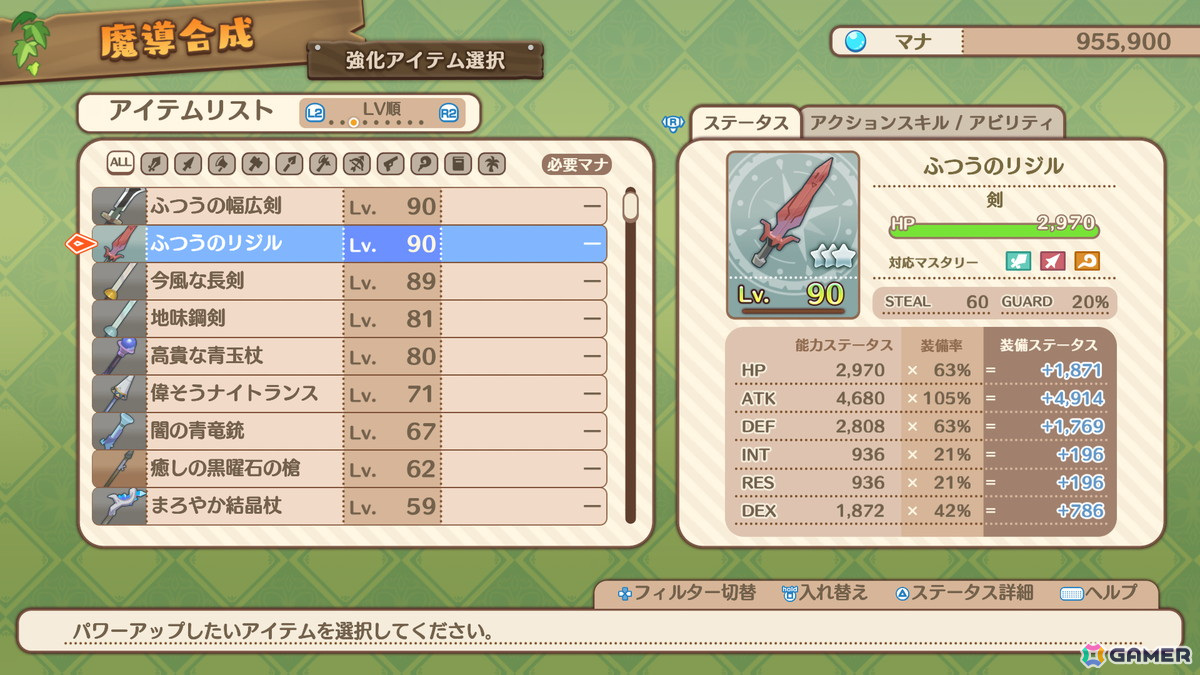Filter the list by gun weapons
This screenshot has width=1200, height=675.
tap(391, 163)
